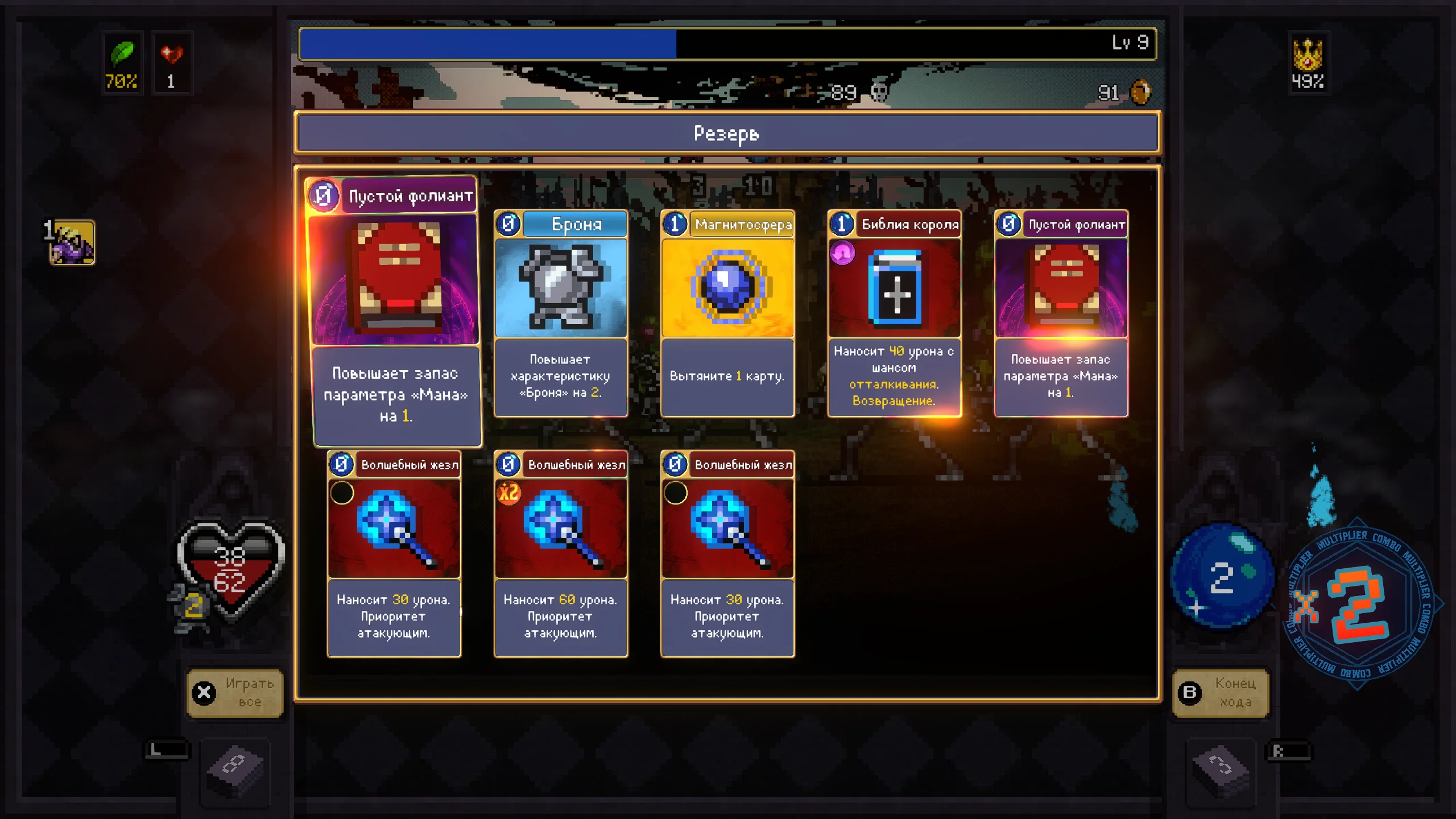Choose the Броня armor card

click(x=561, y=313)
